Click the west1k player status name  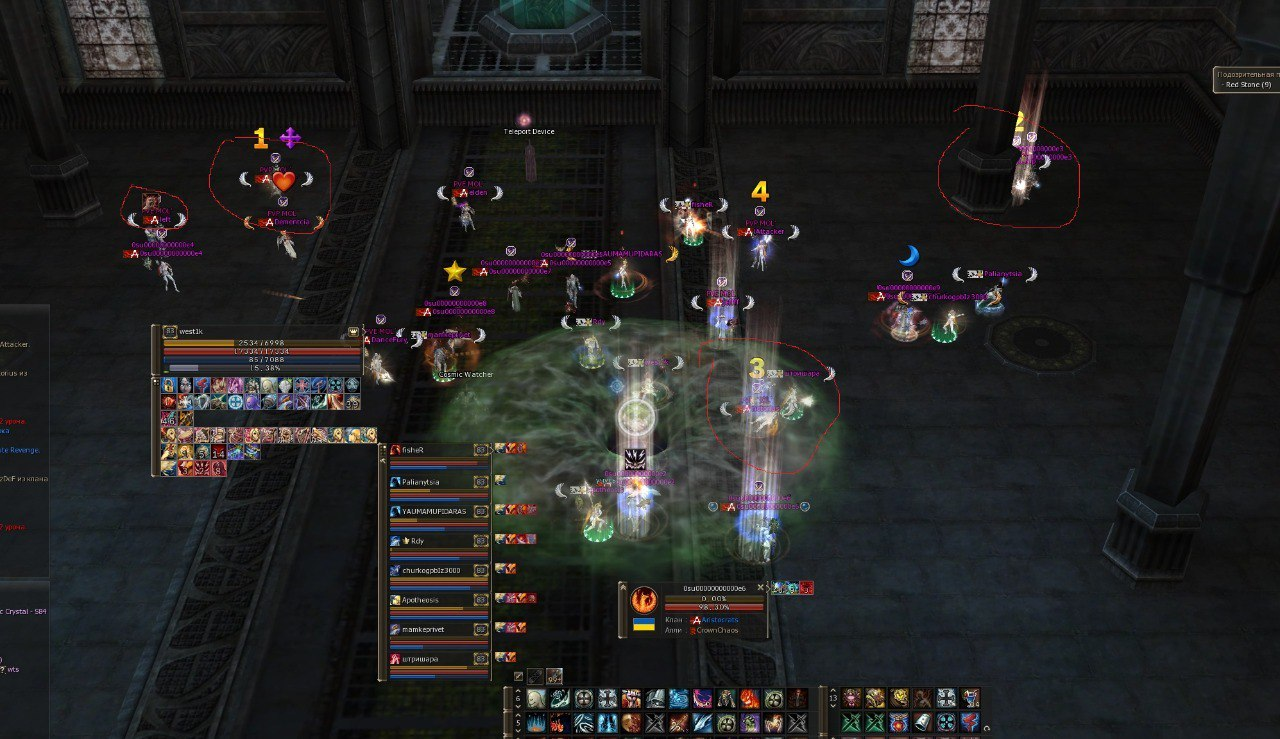tap(192, 331)
